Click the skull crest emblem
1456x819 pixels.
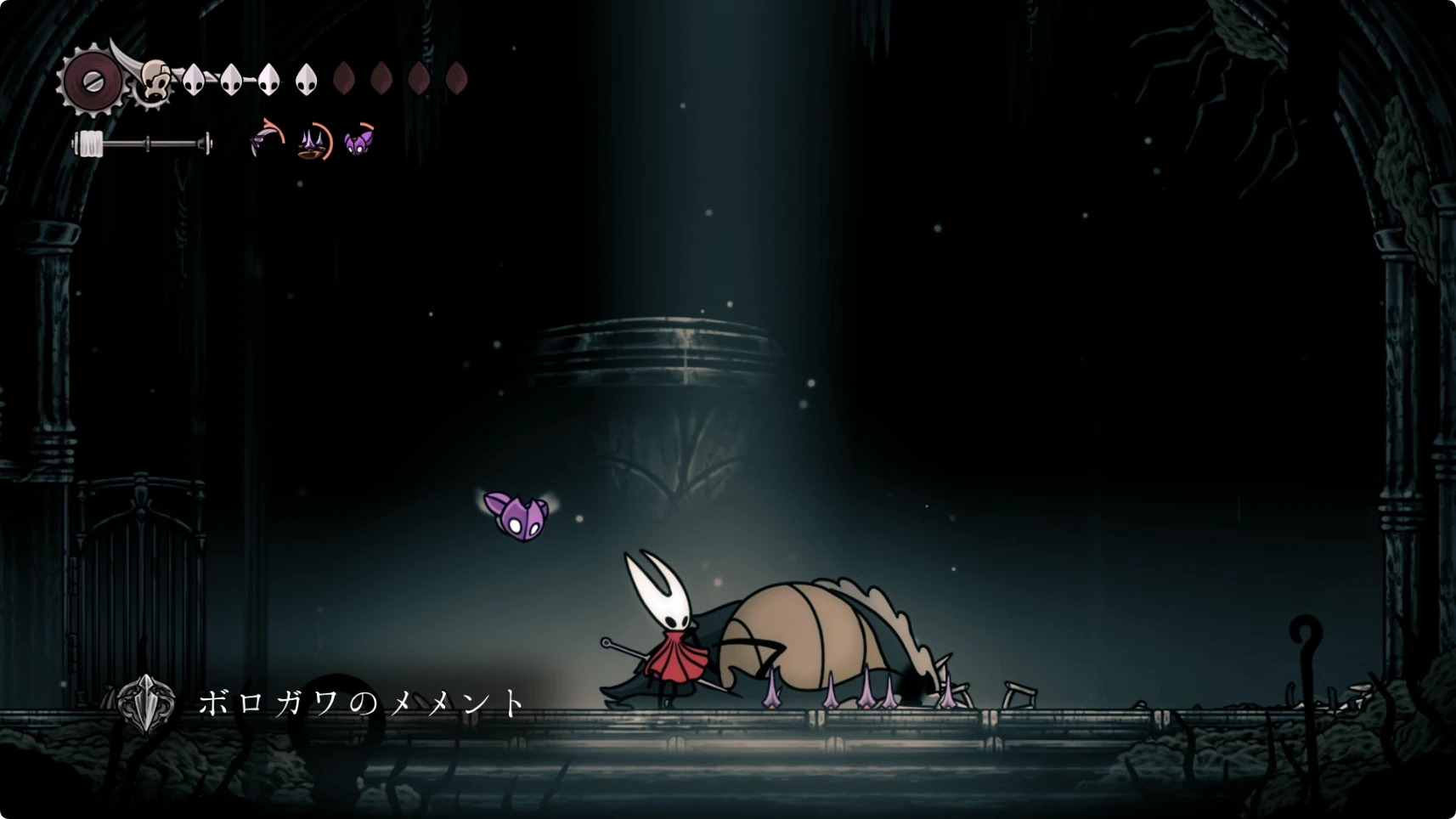pyautogui.click(x=155, y=82)
